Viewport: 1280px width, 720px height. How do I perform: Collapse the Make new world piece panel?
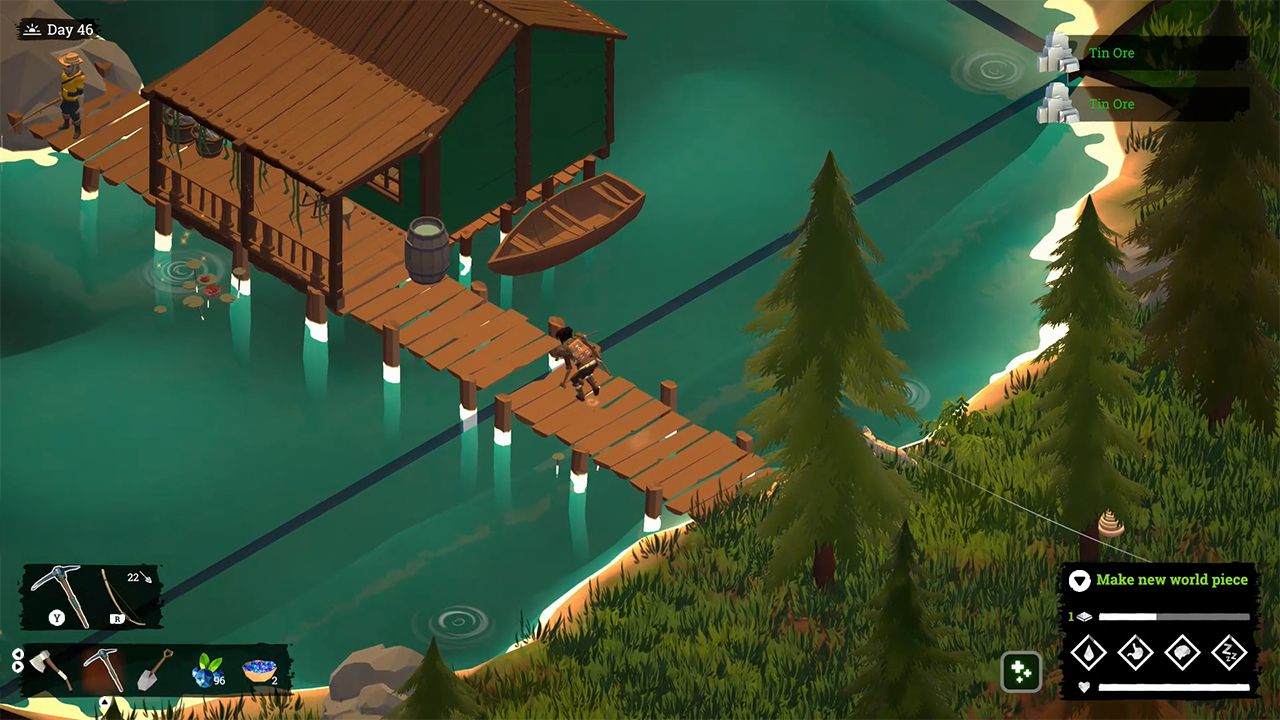click(1080, 581)
